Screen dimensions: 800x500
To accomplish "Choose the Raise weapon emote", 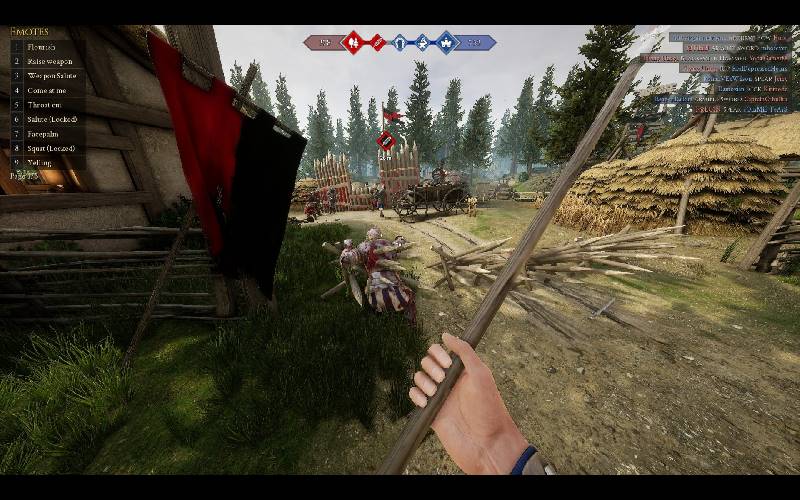I will (50, 61).
